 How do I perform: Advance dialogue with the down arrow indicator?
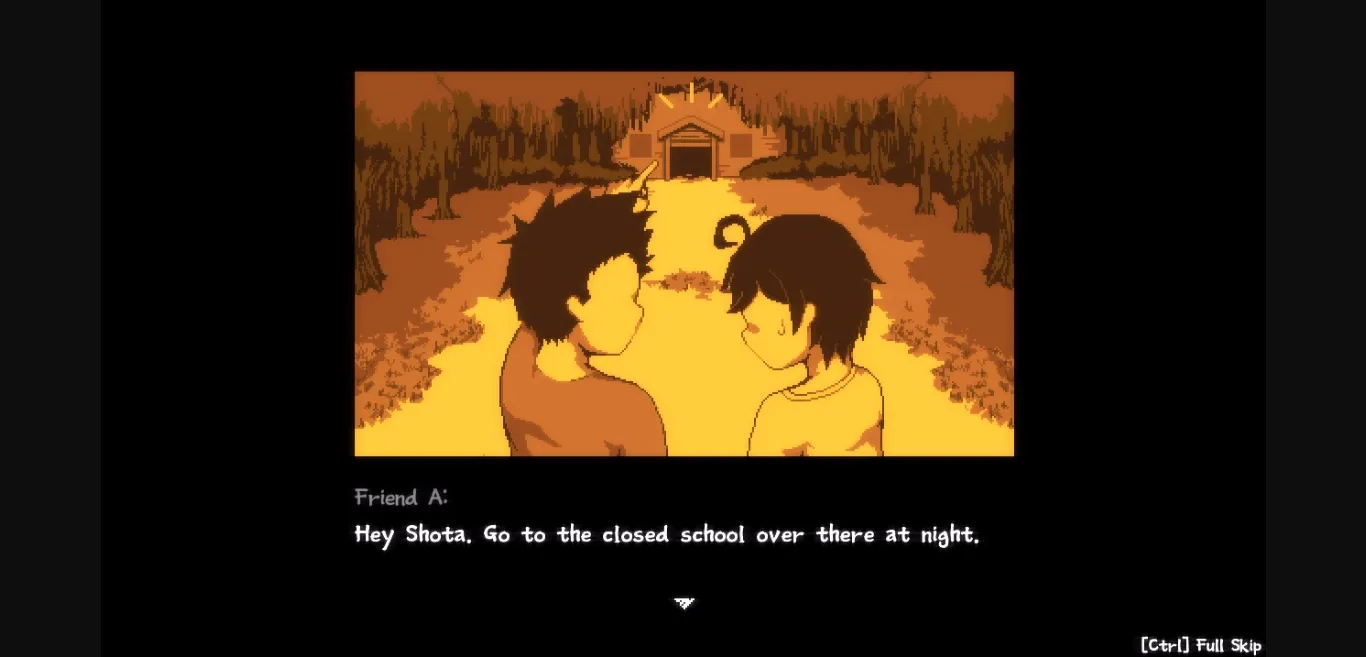pos(684,603)
